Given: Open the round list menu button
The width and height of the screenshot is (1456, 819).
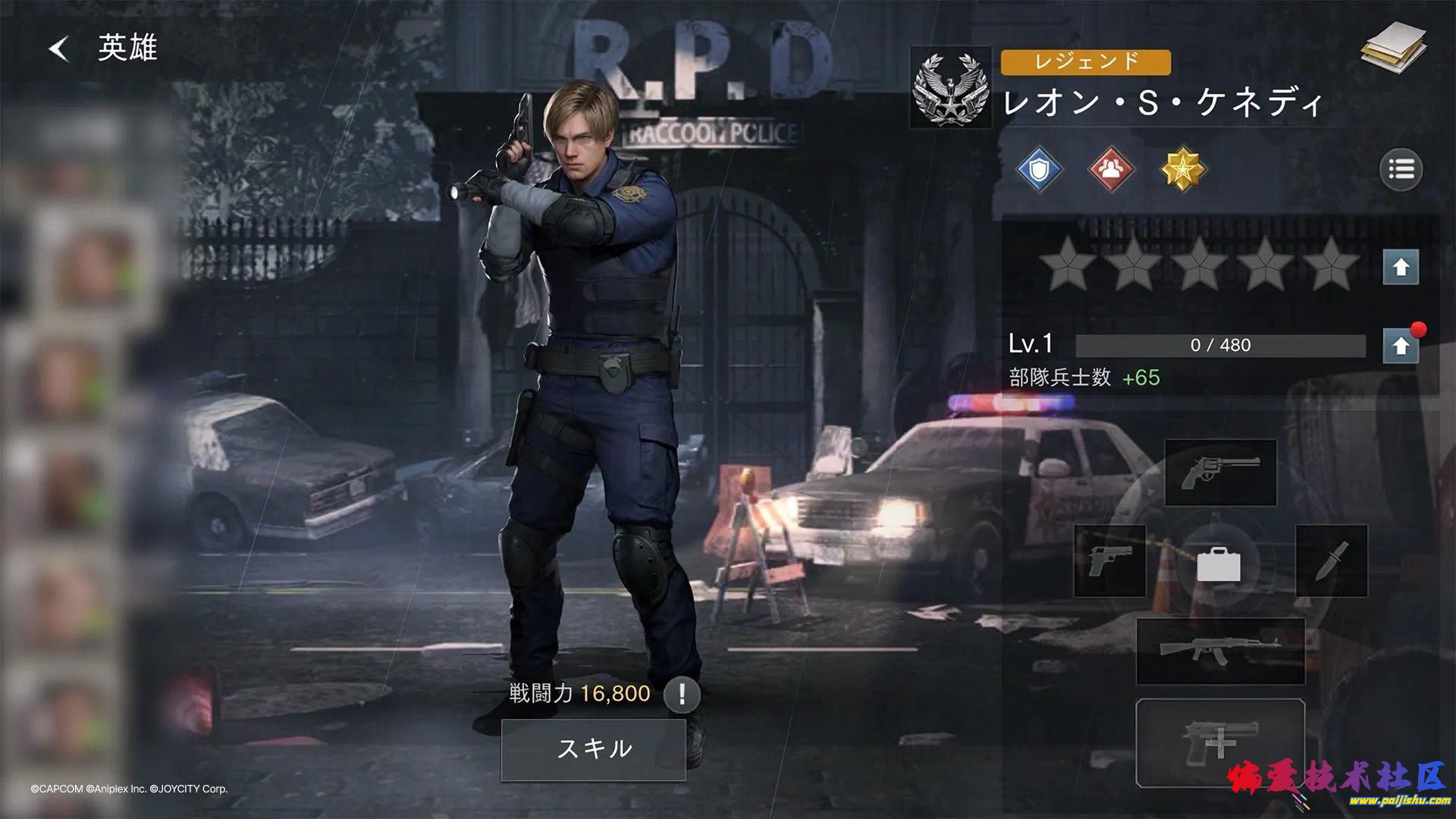Looking at the screenshot, I should tap(1401, 169).
